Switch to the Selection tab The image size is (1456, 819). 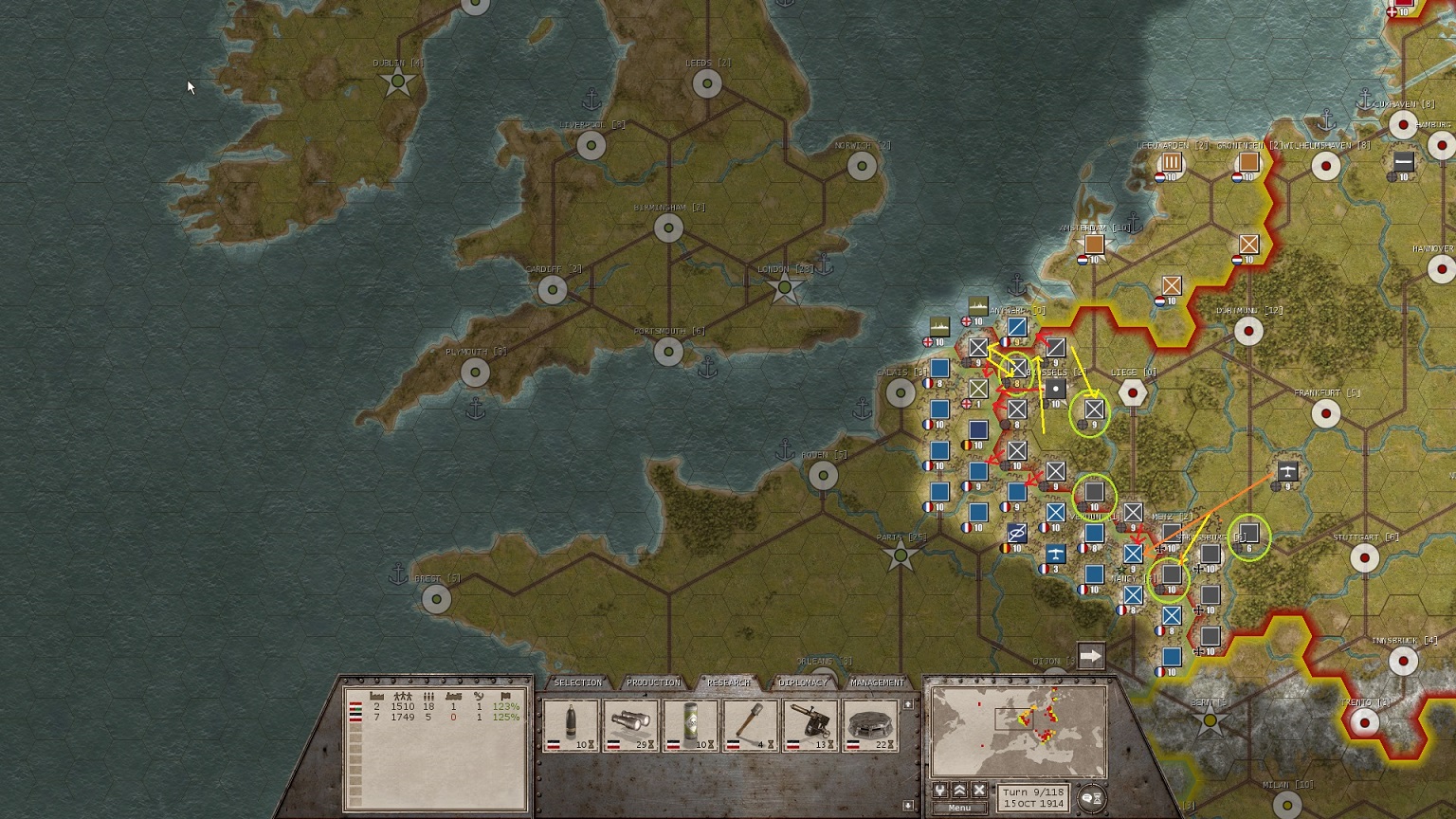pyautogui.click(x=577, y=682)
